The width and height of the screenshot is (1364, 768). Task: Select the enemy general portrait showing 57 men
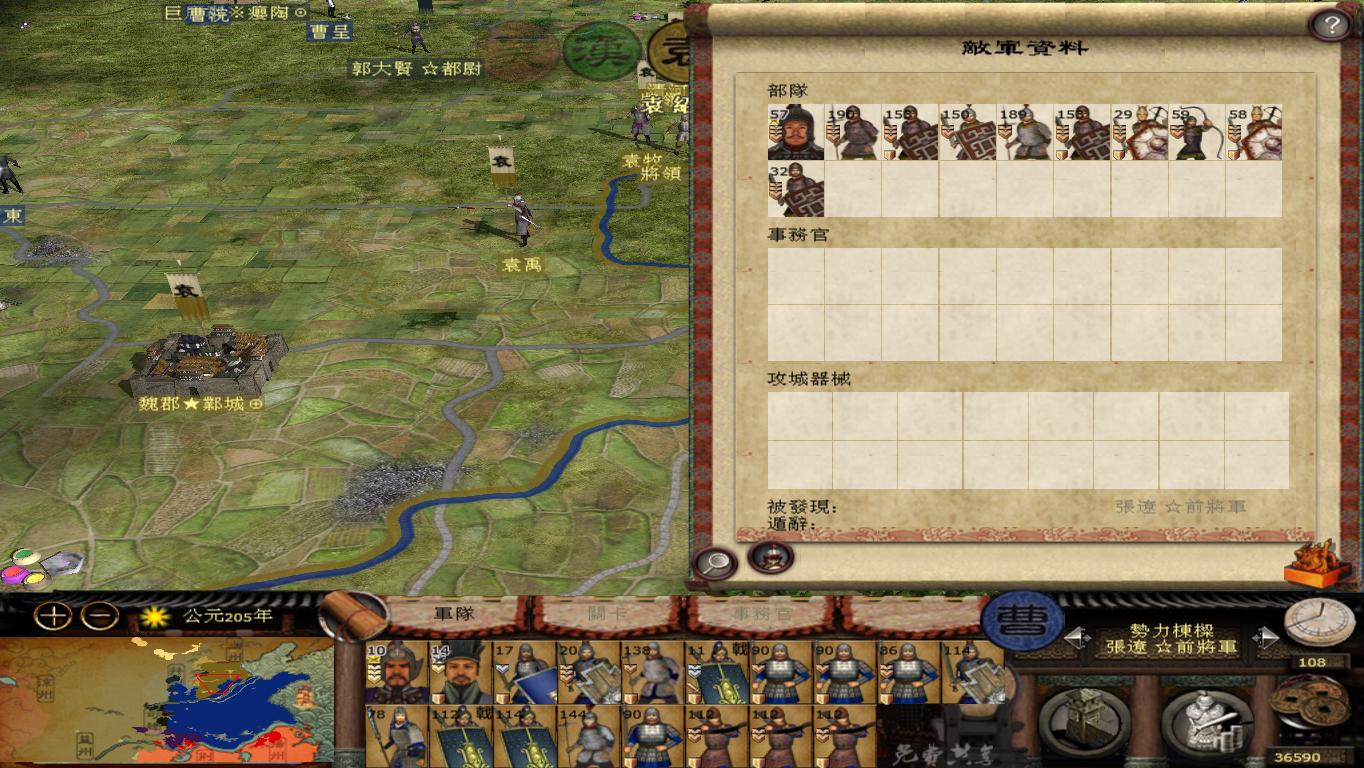click(794, 134)
